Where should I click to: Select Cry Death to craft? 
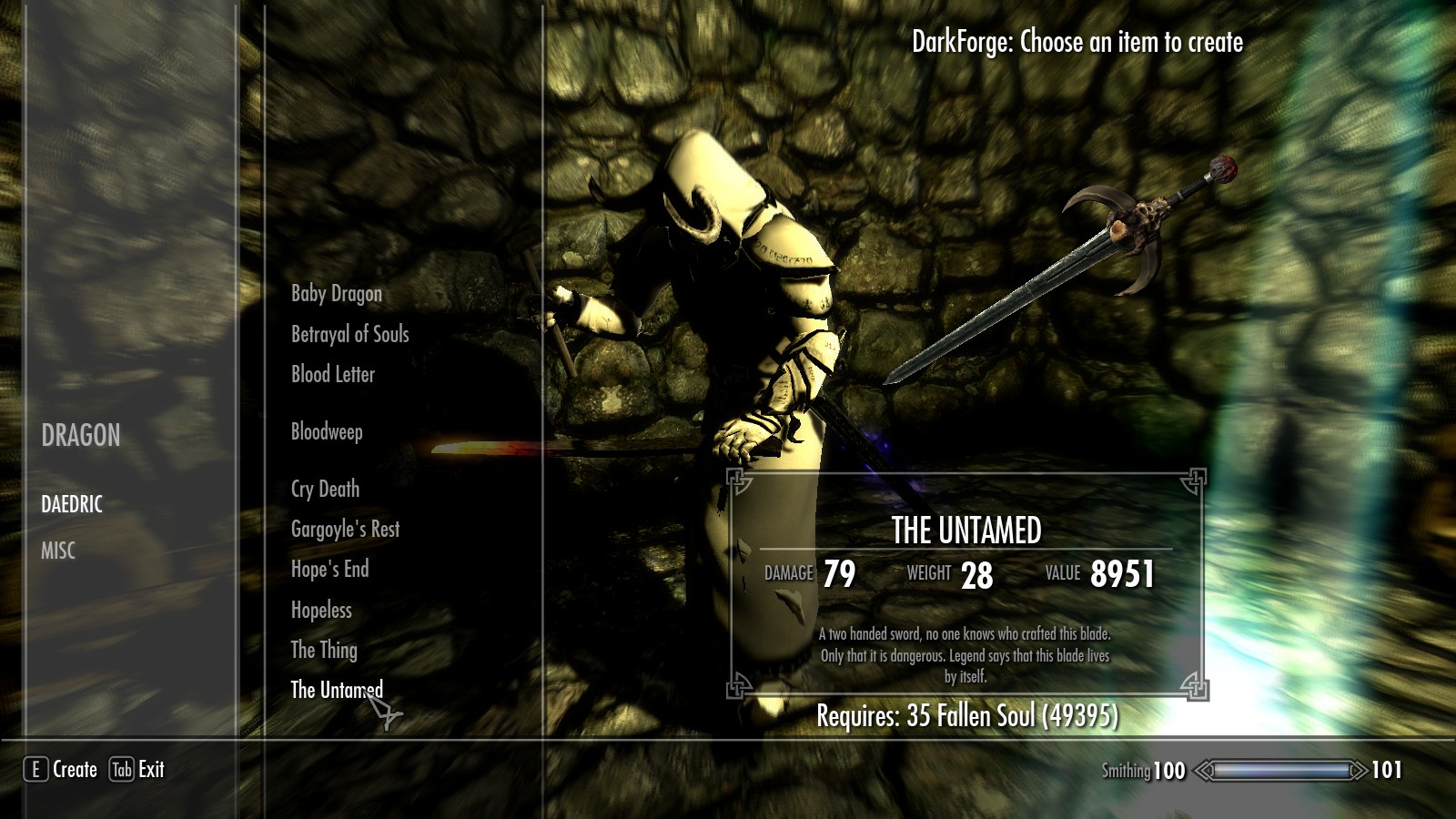pyautogui.click(x=325, y=489)
